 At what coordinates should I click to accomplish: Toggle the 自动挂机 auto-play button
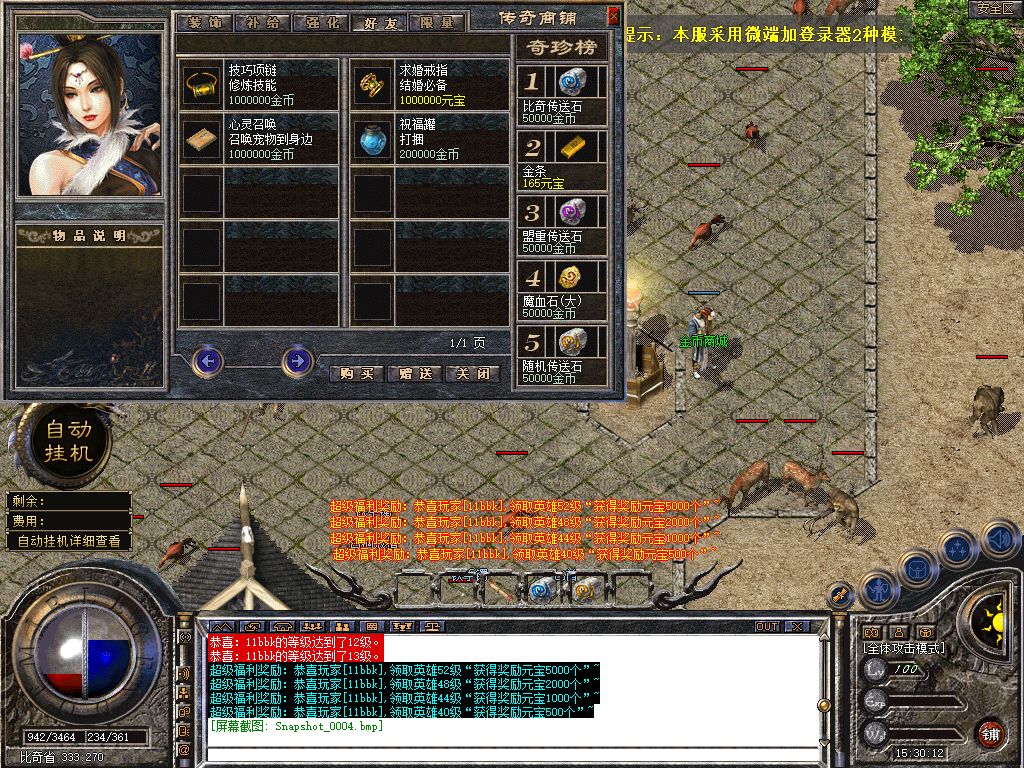67,440
